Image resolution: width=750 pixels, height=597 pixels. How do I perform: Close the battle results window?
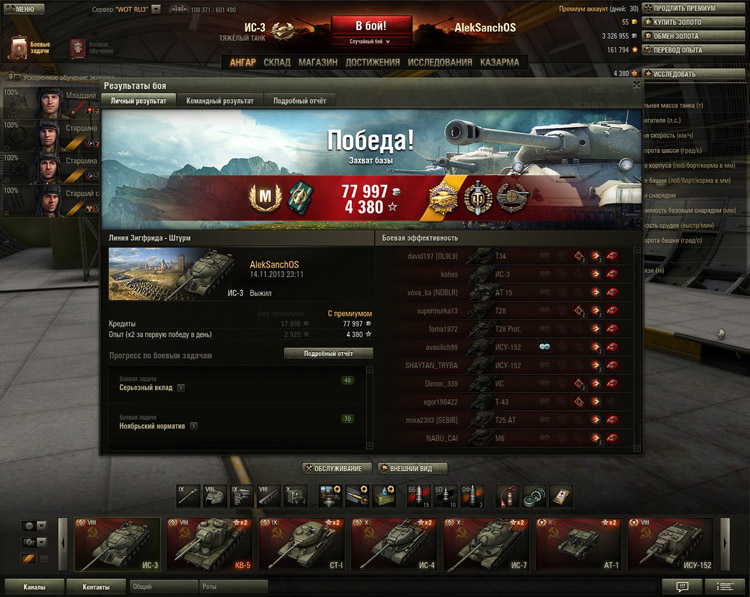tap(636, 86)
